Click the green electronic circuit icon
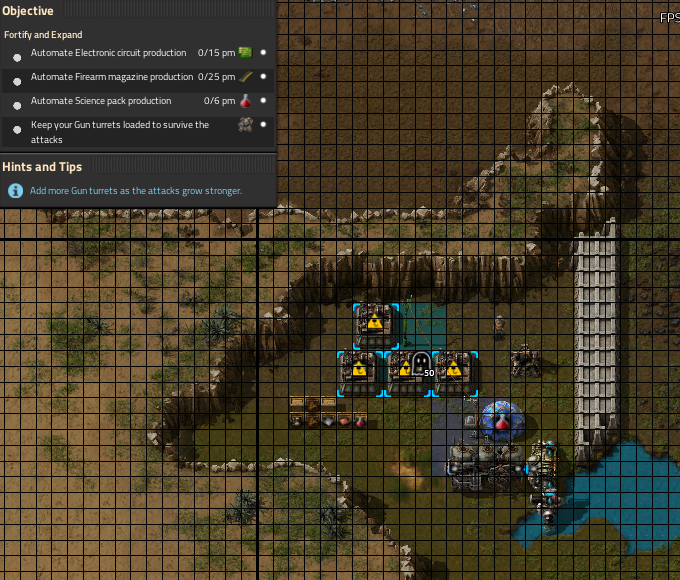 [245, 53]
